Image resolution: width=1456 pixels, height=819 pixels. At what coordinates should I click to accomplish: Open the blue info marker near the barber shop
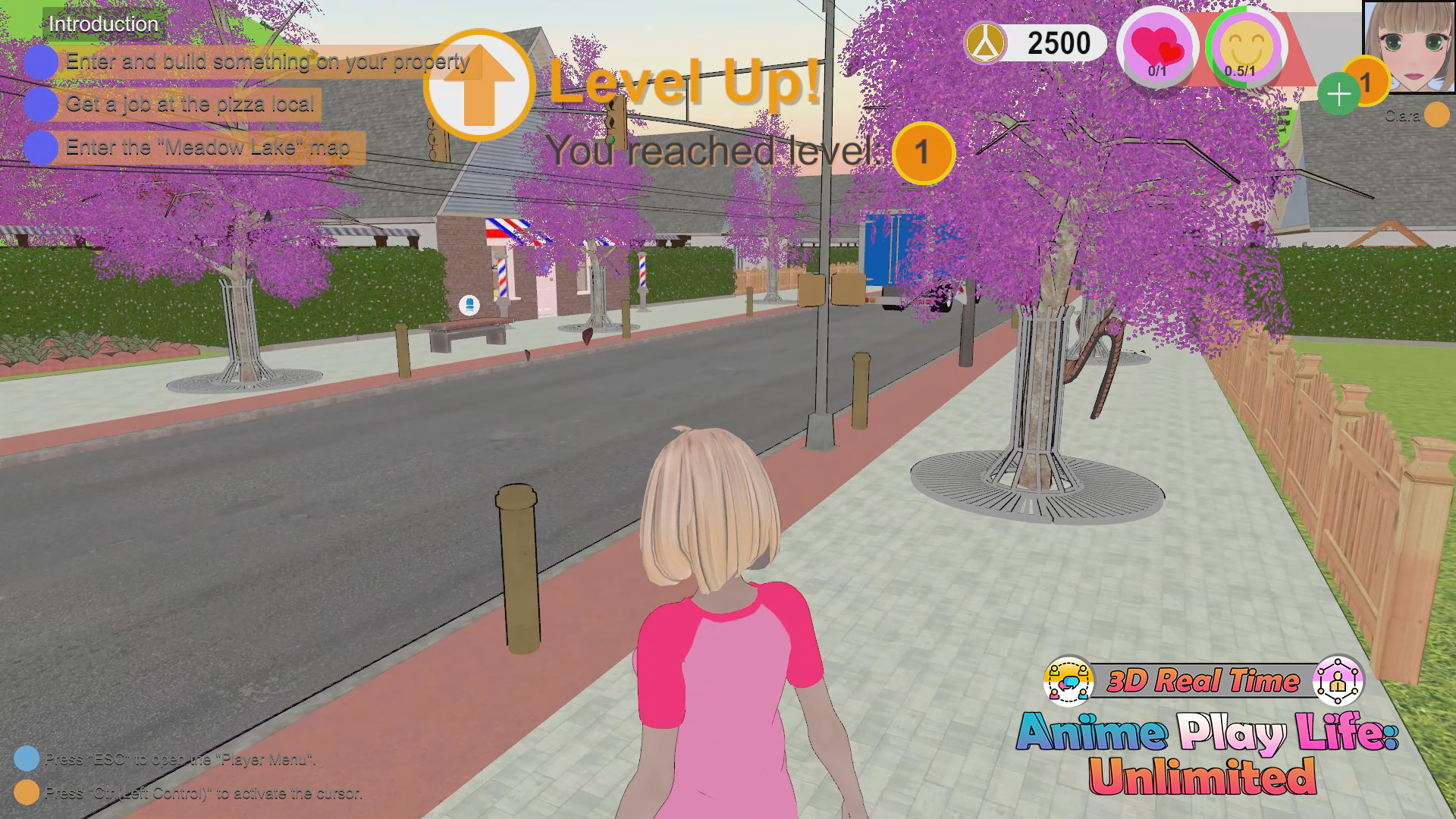(469, 303)
